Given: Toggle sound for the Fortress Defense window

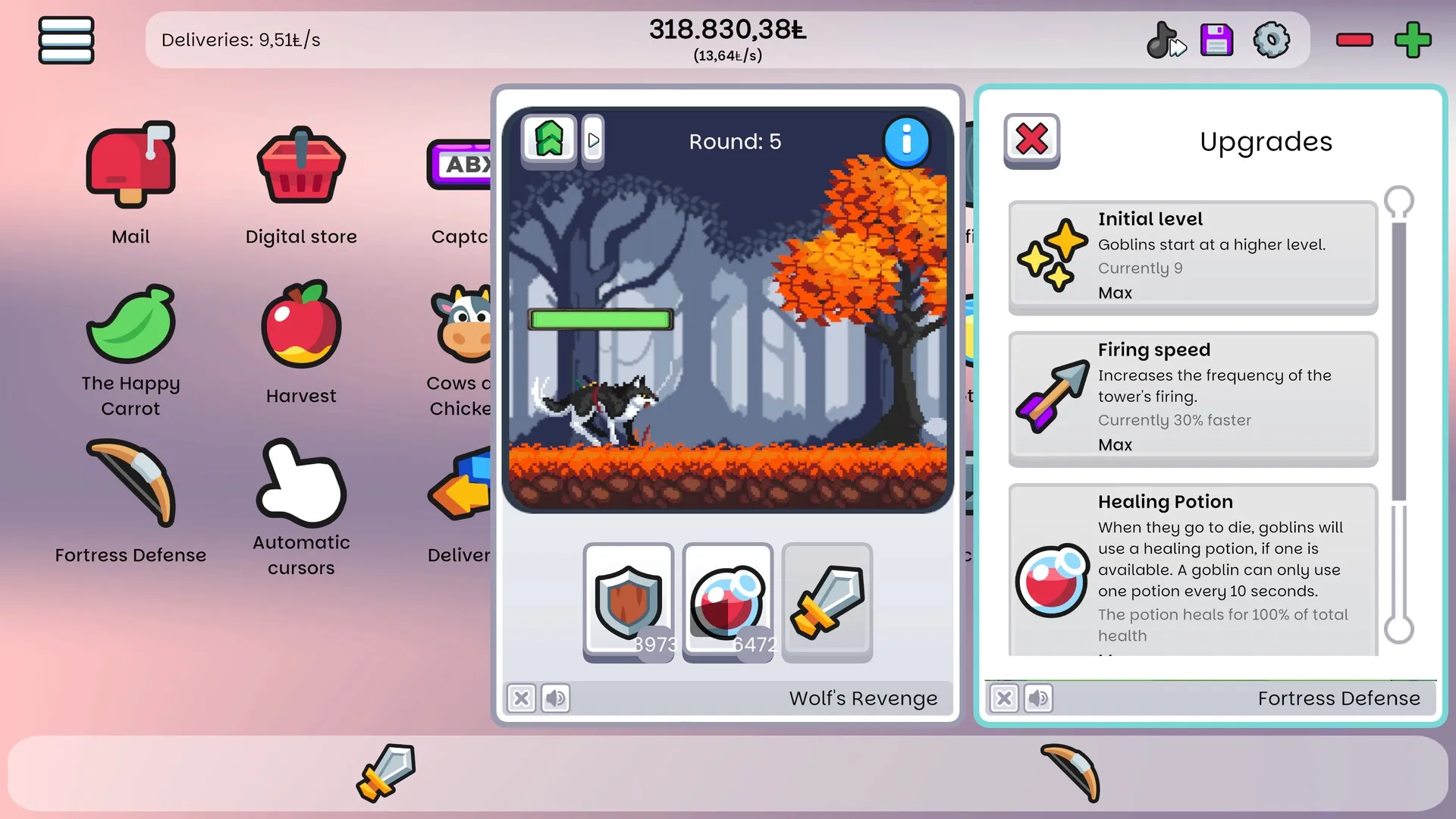Looking at the screenshot, I should pos(1039,698).
